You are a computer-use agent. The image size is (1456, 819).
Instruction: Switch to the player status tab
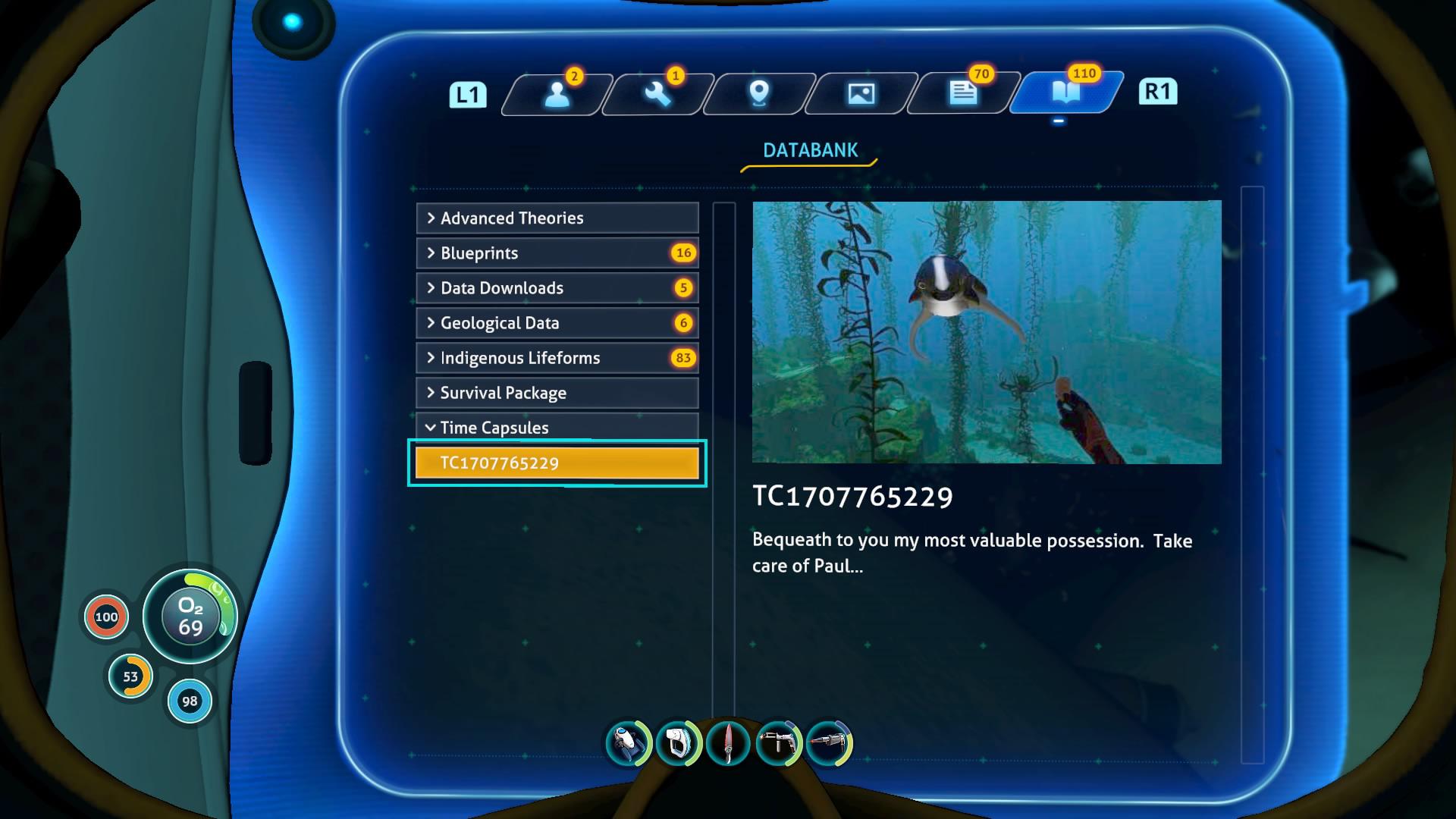557,93
